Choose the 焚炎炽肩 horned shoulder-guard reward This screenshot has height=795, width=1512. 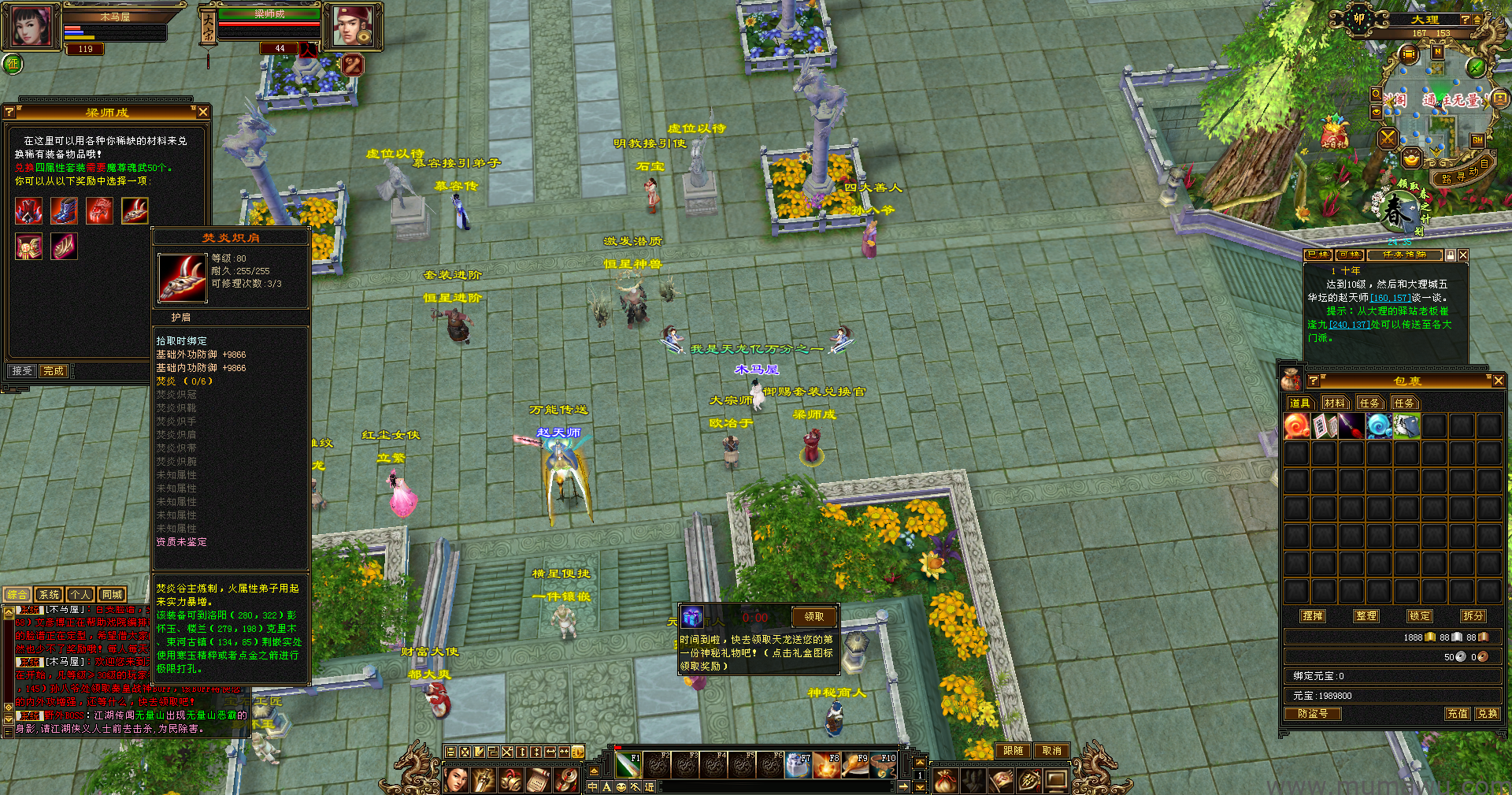tap(135, 210)
